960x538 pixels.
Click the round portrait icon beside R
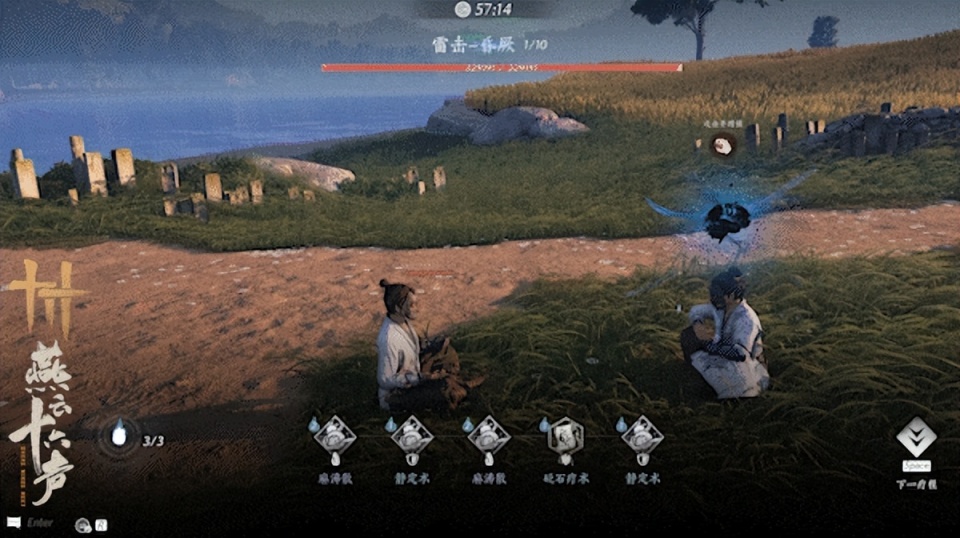click(x=83, y=524)
